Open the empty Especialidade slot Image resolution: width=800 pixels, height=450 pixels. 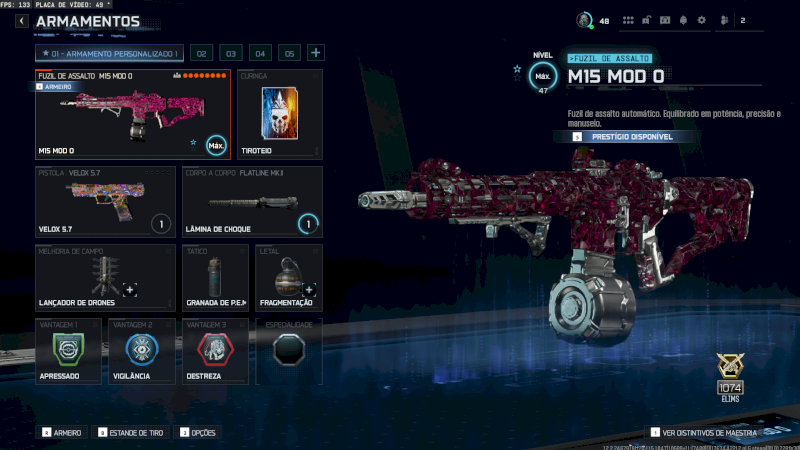(x=288, y=351)
